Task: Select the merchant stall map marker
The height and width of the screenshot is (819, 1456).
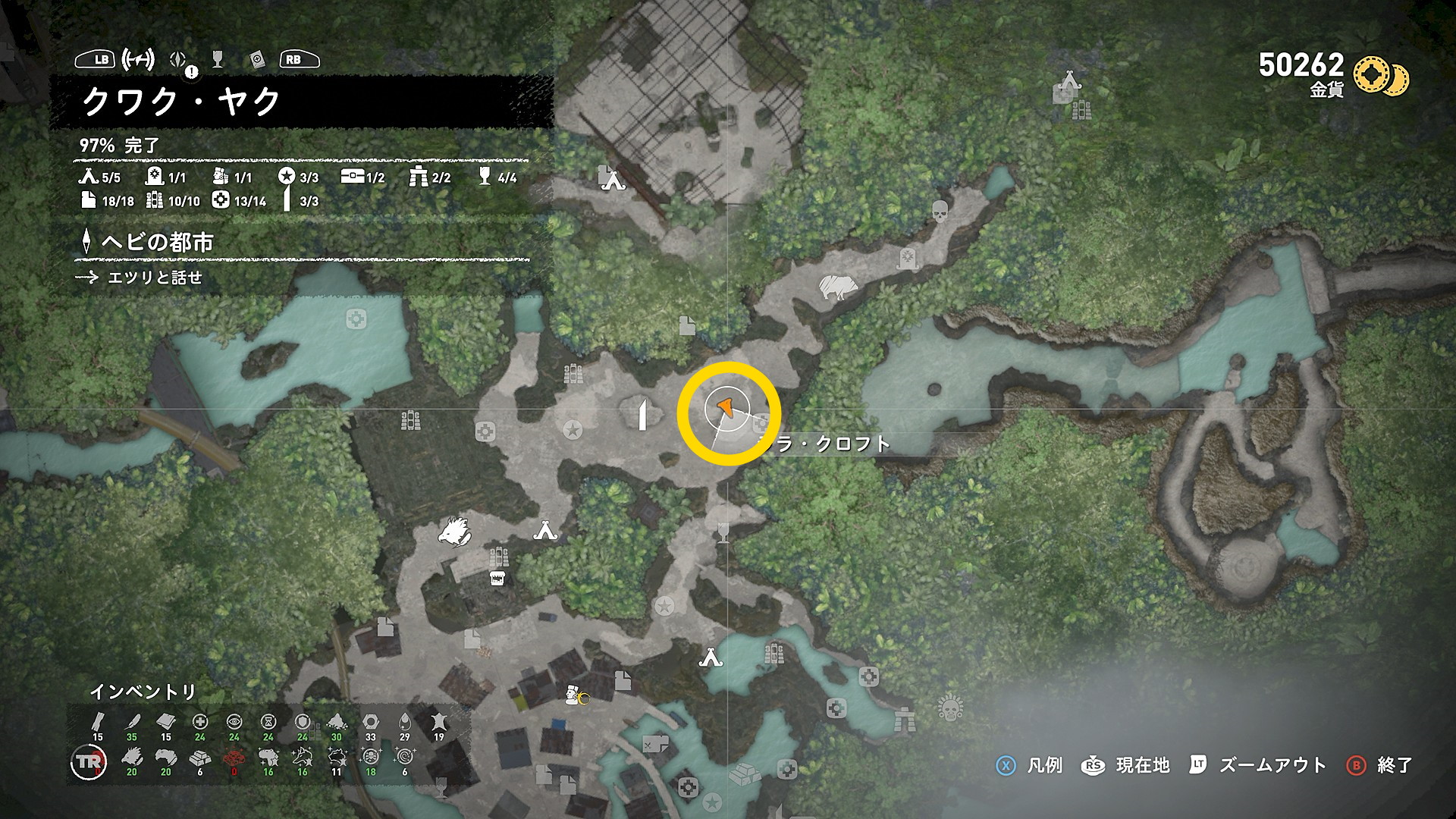Action: pos(498,579)
